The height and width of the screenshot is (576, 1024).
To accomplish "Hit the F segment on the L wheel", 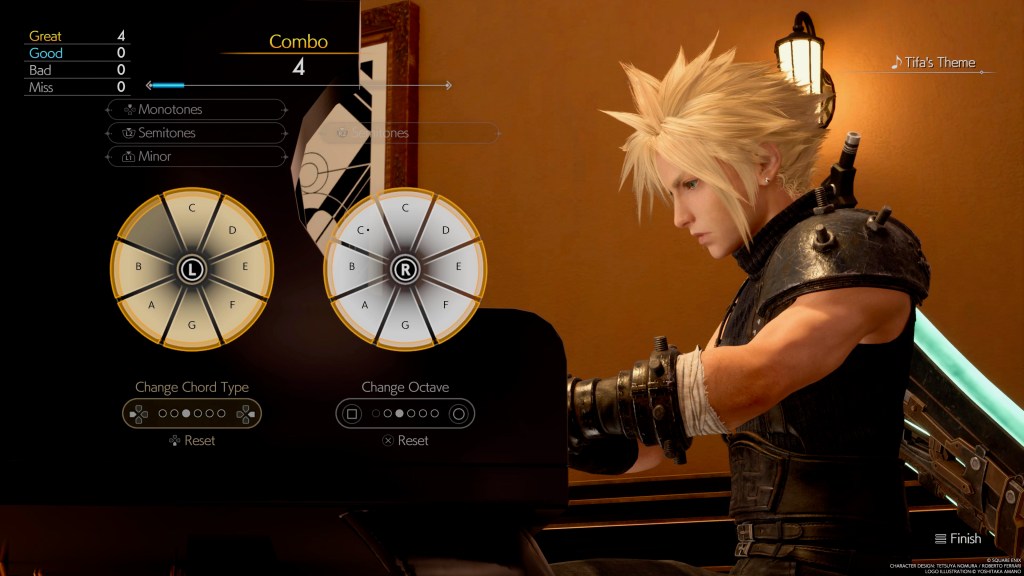I will [233, 306].
